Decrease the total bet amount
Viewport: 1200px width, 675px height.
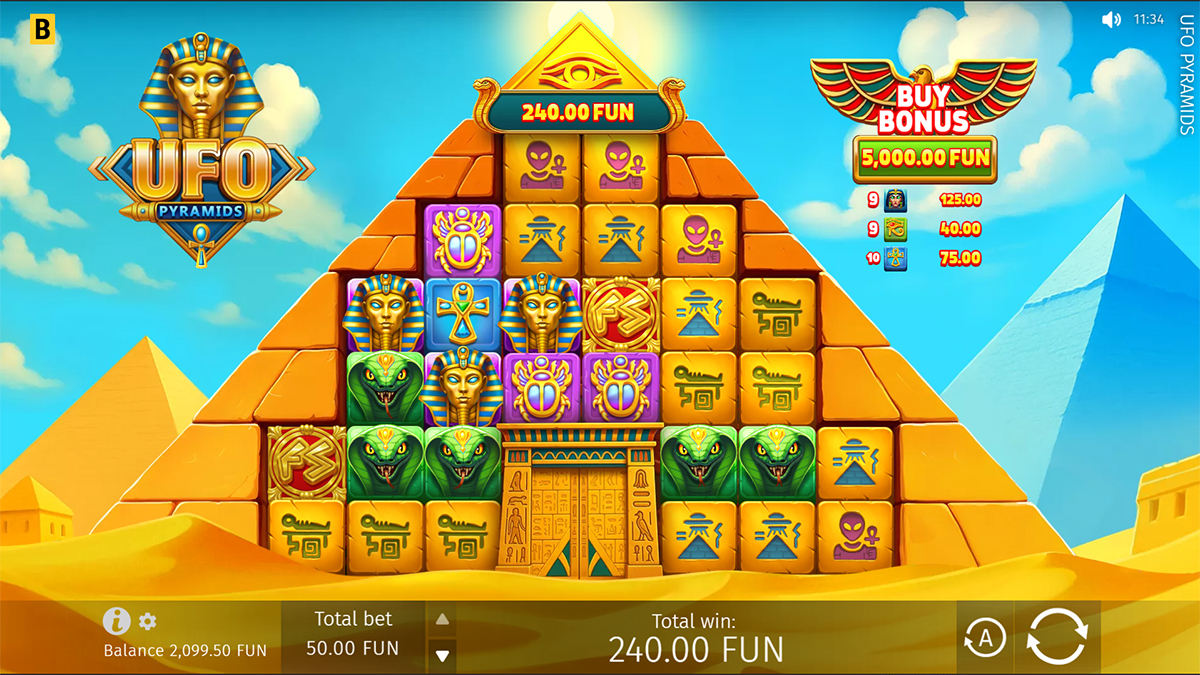[442, 656]
